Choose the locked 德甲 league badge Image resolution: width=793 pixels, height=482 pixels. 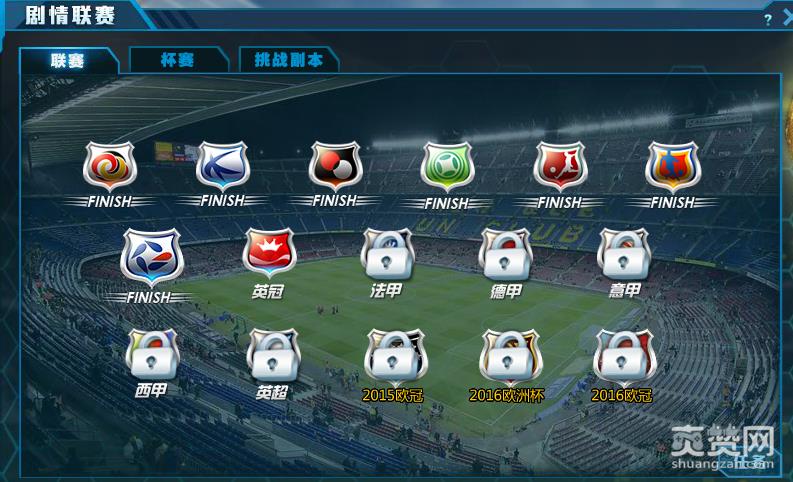pos(505,256)
